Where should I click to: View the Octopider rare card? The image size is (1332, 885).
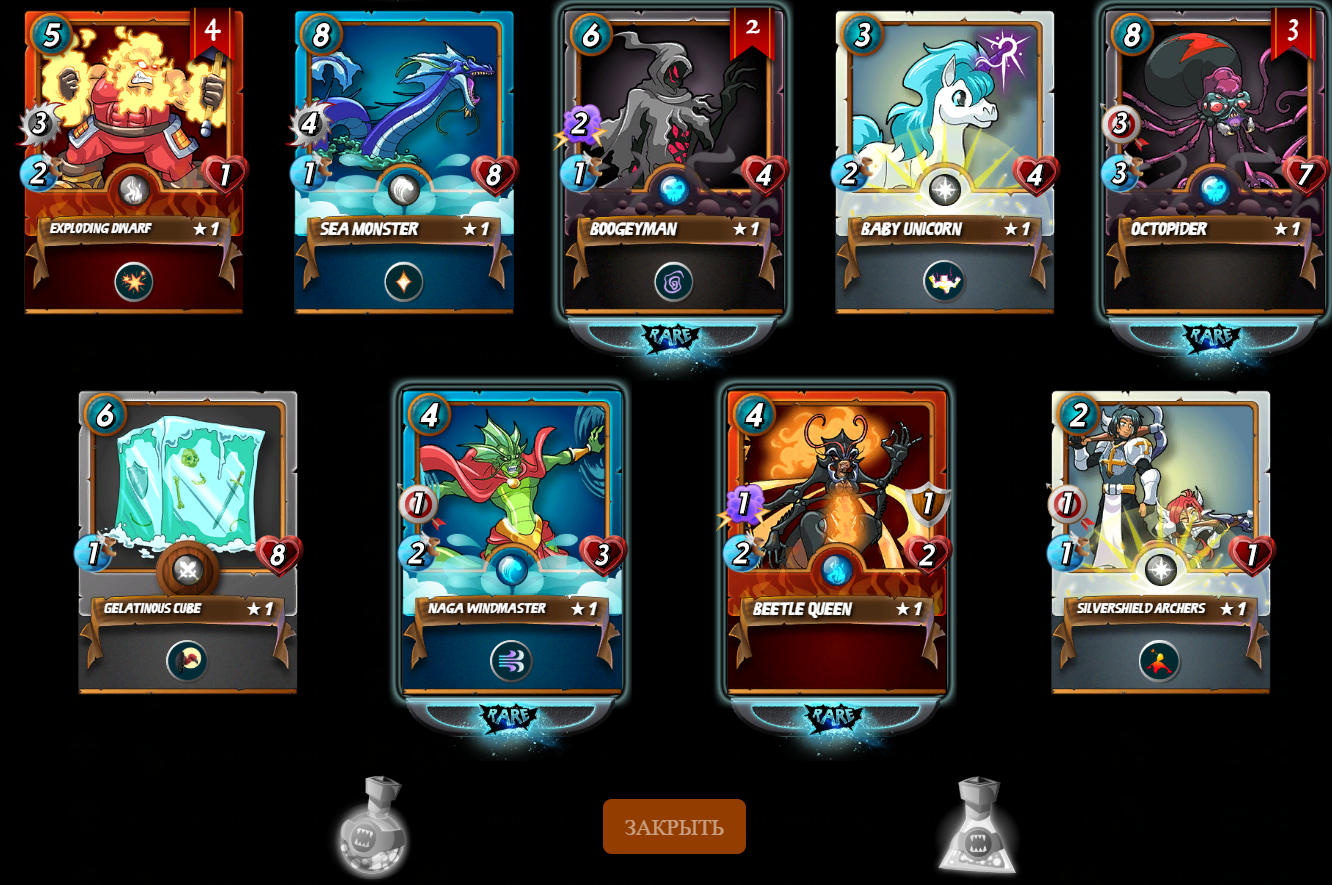(x=1214, y=162)
